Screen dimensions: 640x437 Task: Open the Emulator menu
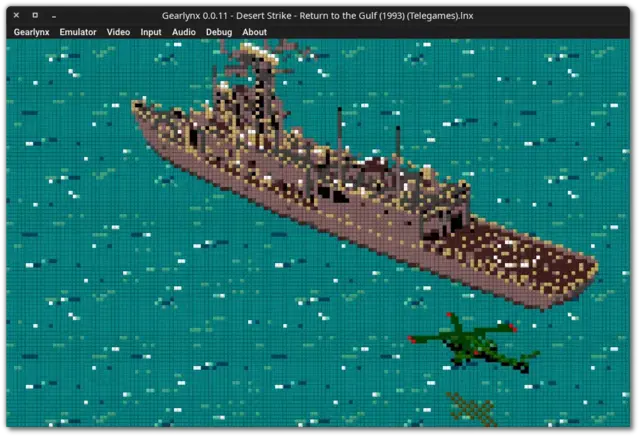tap(77, 32)
